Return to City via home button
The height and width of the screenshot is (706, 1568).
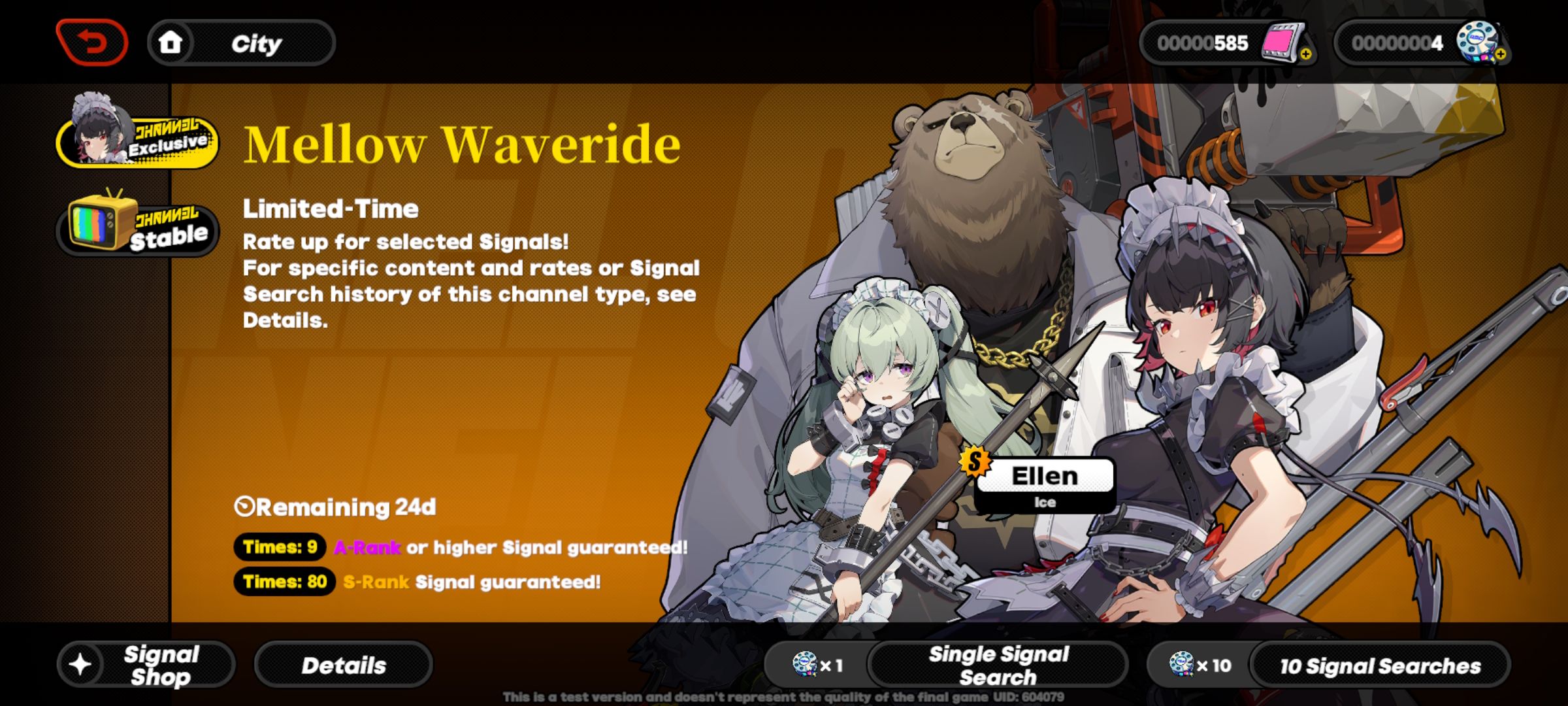241,43
